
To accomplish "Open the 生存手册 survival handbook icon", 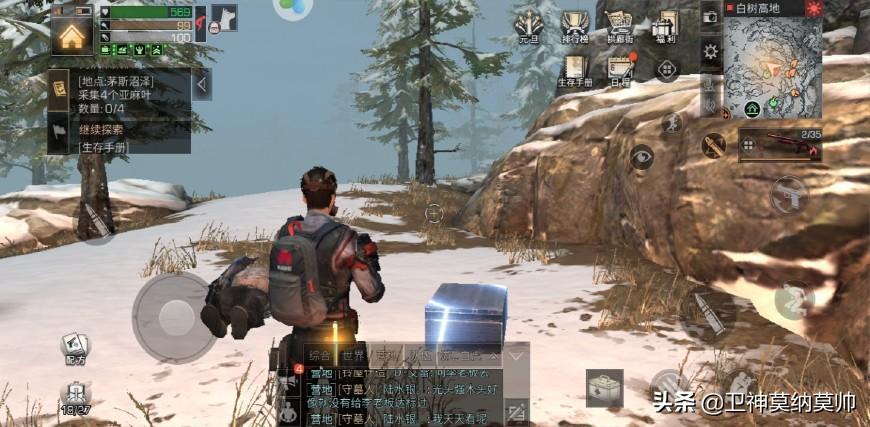I will [x=574, y=71].
